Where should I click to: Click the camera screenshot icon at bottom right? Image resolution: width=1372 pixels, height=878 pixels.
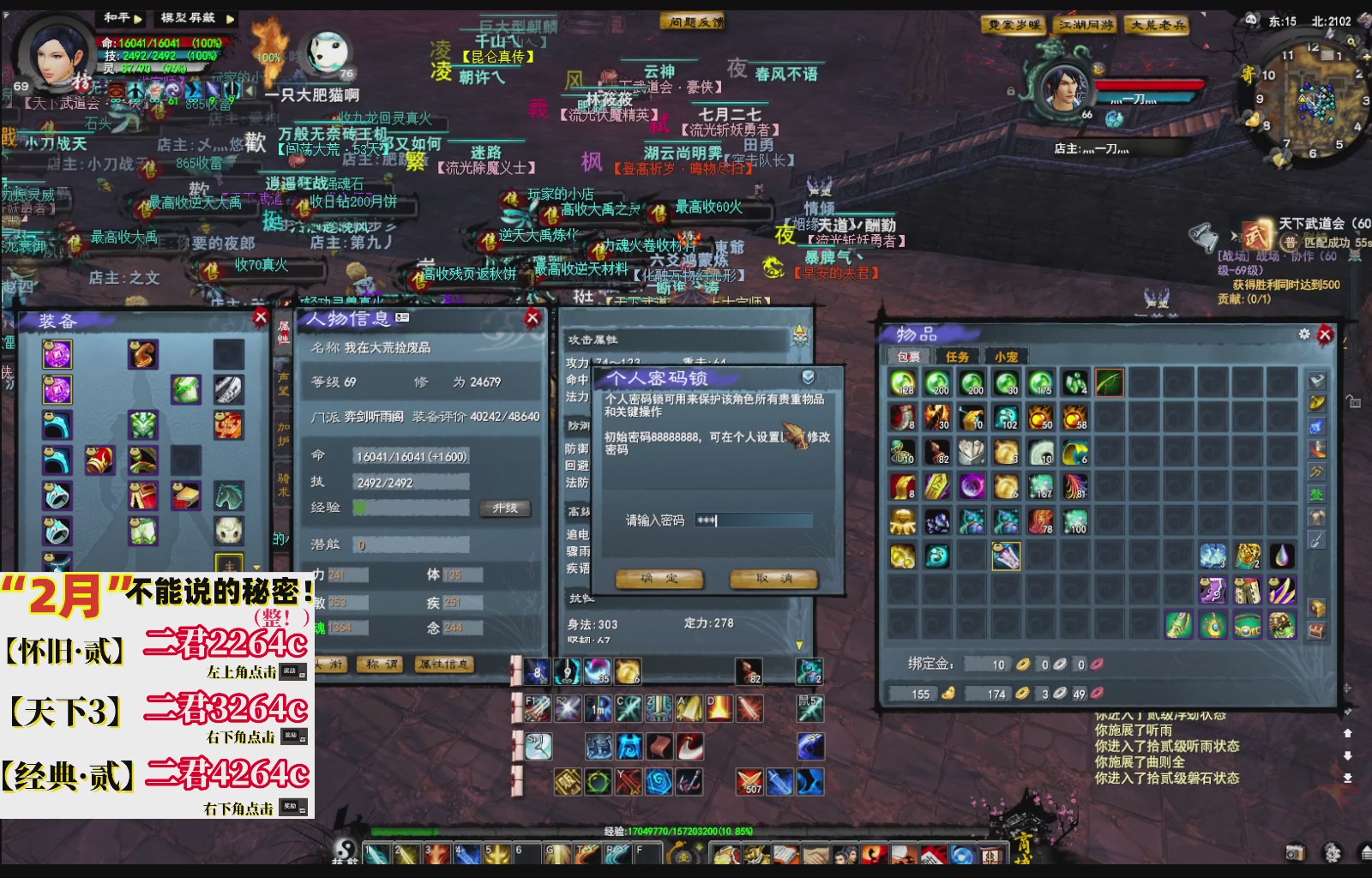click(x=1296, y=853)
